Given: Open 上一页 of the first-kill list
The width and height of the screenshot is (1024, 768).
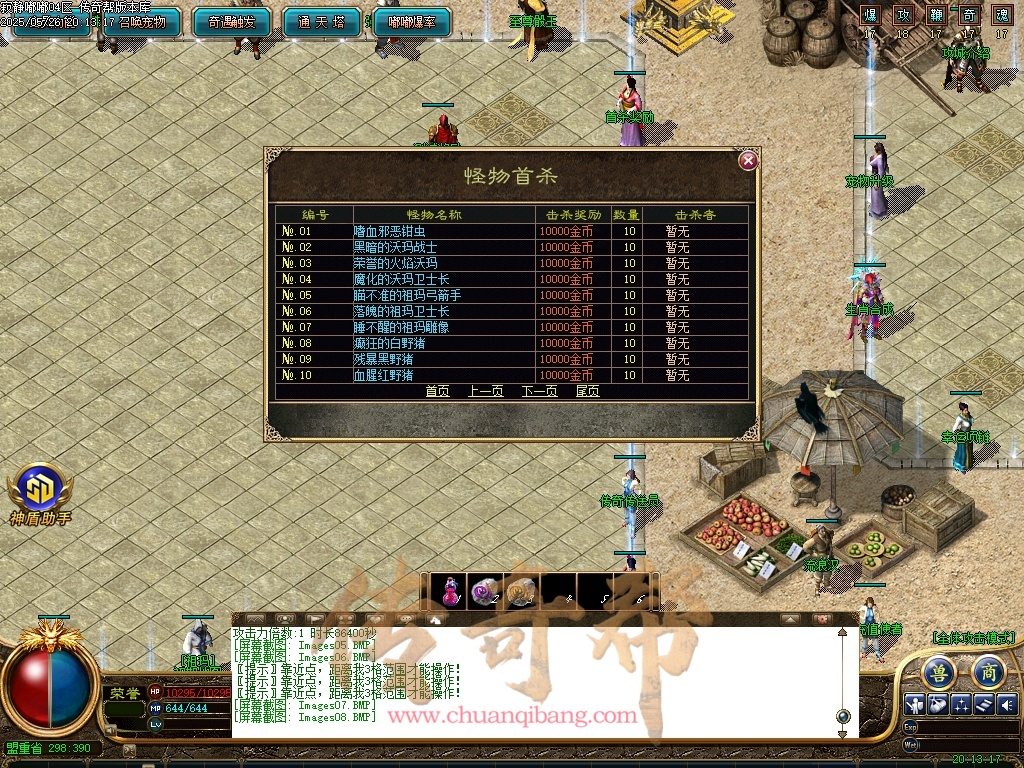Looking at the screenshot, I should pyautogui.click(x=485, y=391).
